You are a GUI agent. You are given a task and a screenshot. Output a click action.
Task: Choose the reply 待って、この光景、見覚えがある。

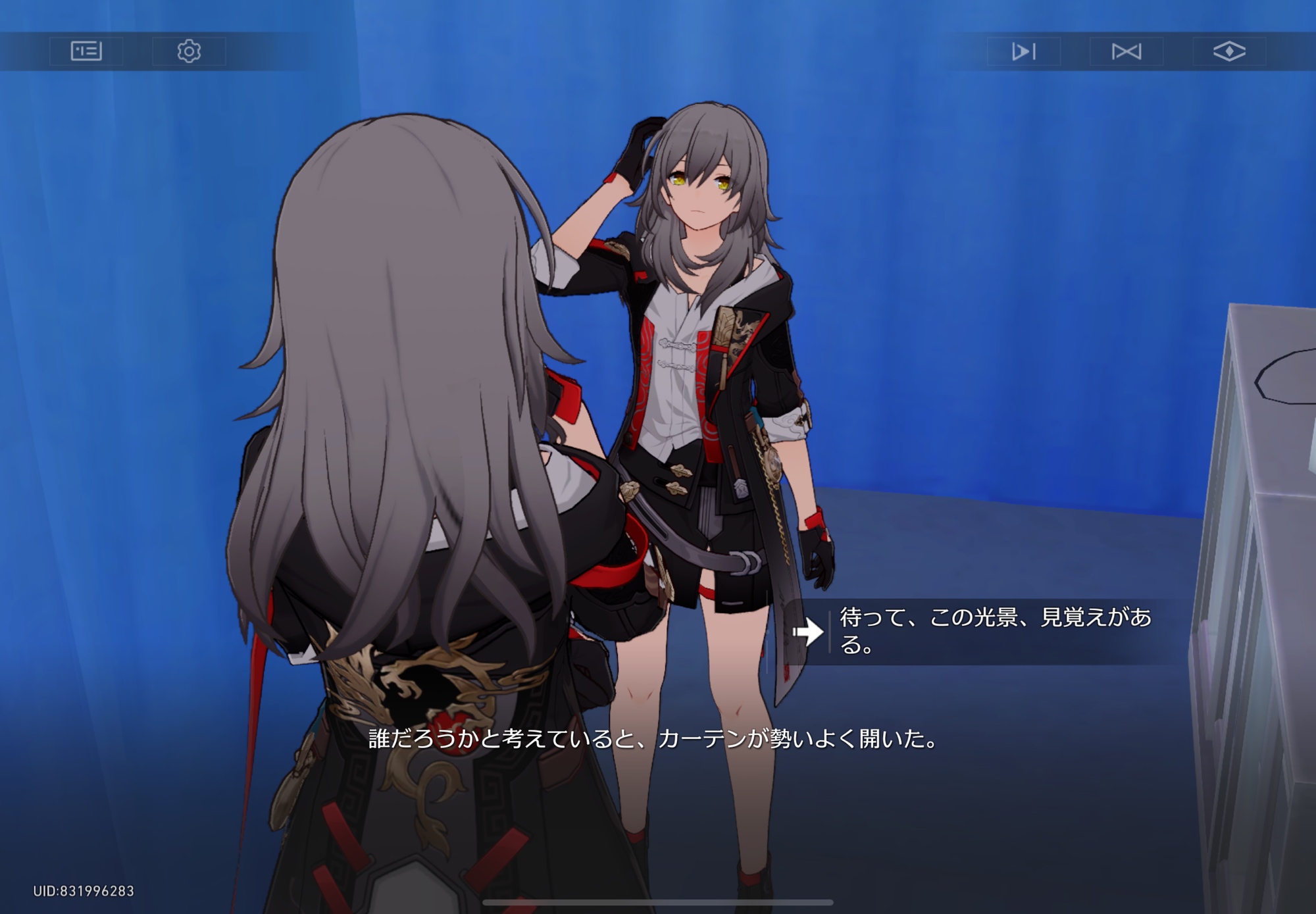coord(994,631)
